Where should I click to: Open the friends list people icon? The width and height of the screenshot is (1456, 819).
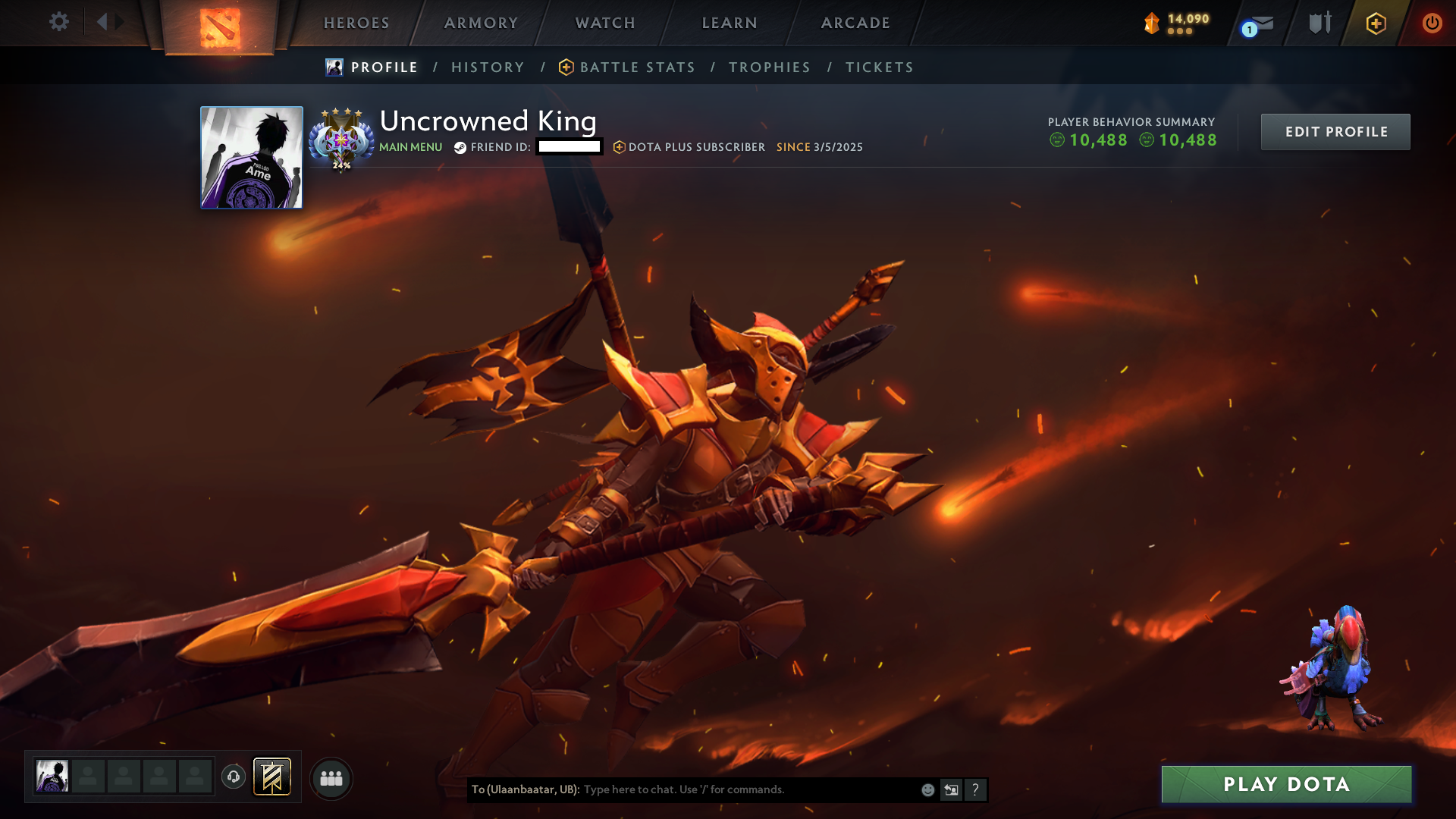pyautogui.click(x=331, y=777)
